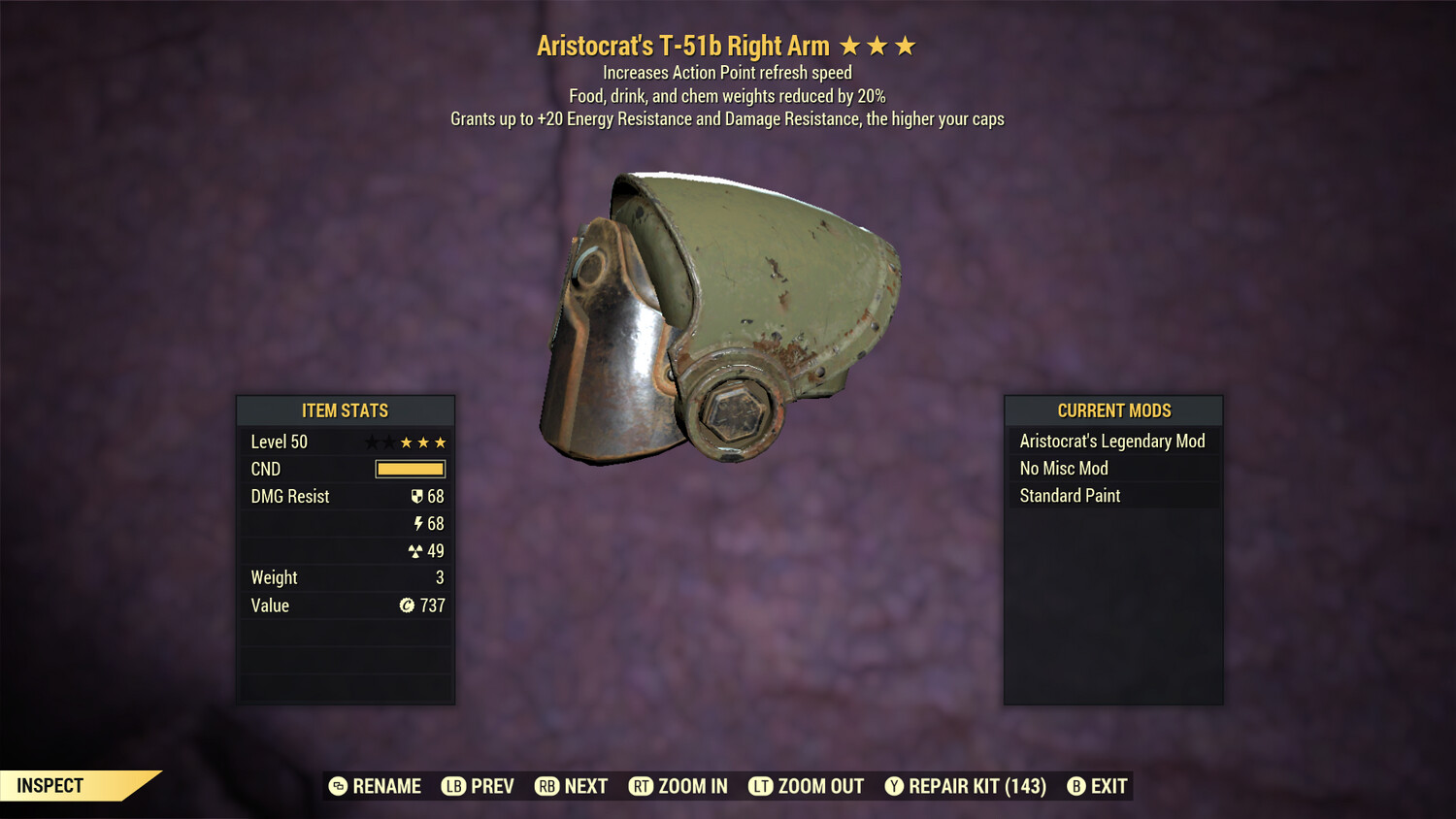1456x819 pixels.
Task: Choose the Standard Paint option
Action: click(1070, 495)
